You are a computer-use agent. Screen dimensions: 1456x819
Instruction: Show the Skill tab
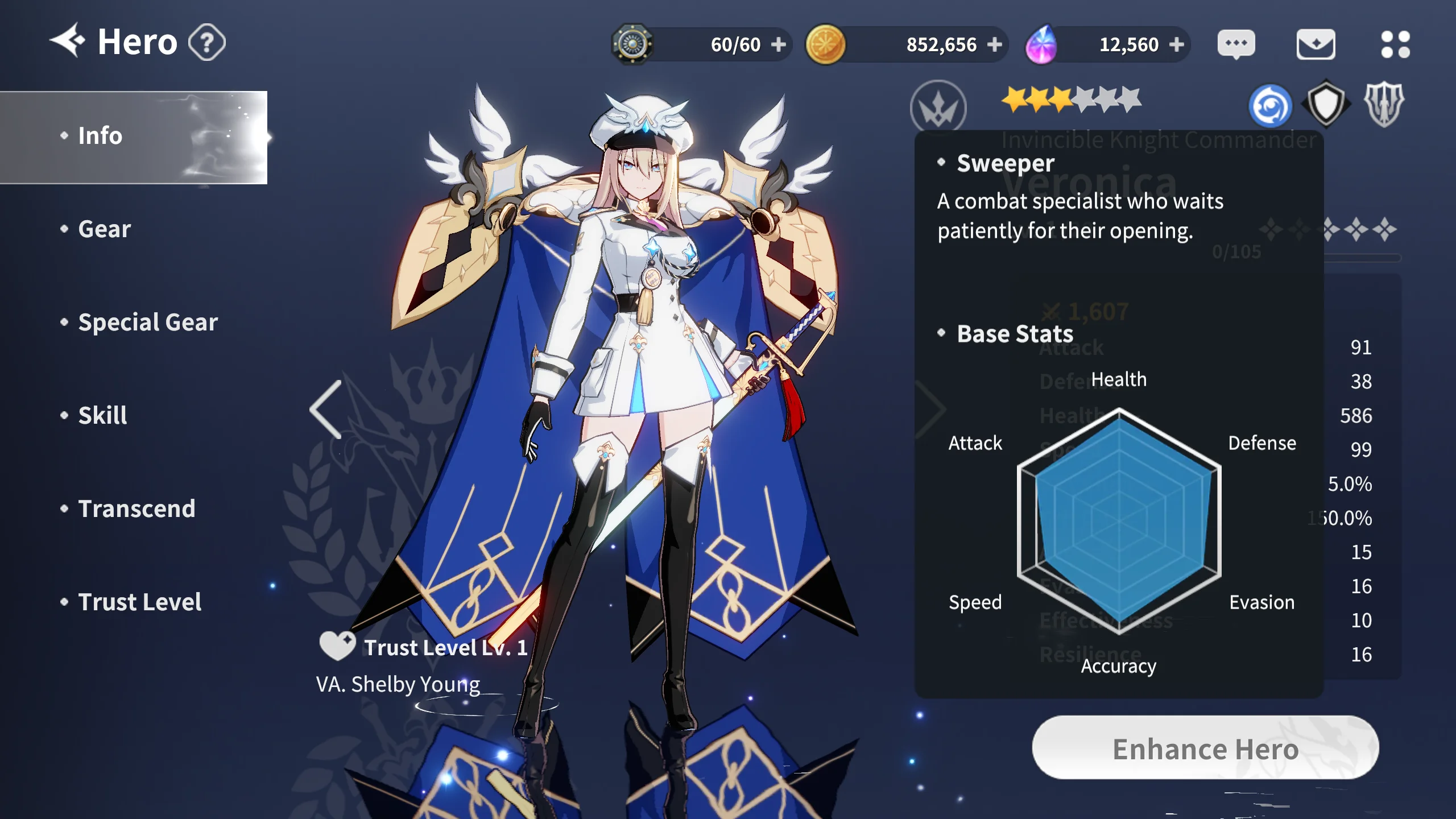click(102, 416)
